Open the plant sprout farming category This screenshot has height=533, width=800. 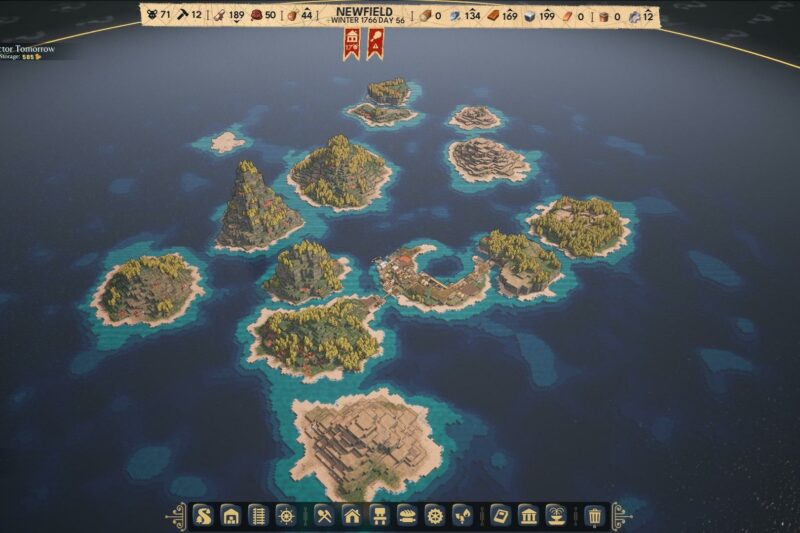click(x=461, y=516)
